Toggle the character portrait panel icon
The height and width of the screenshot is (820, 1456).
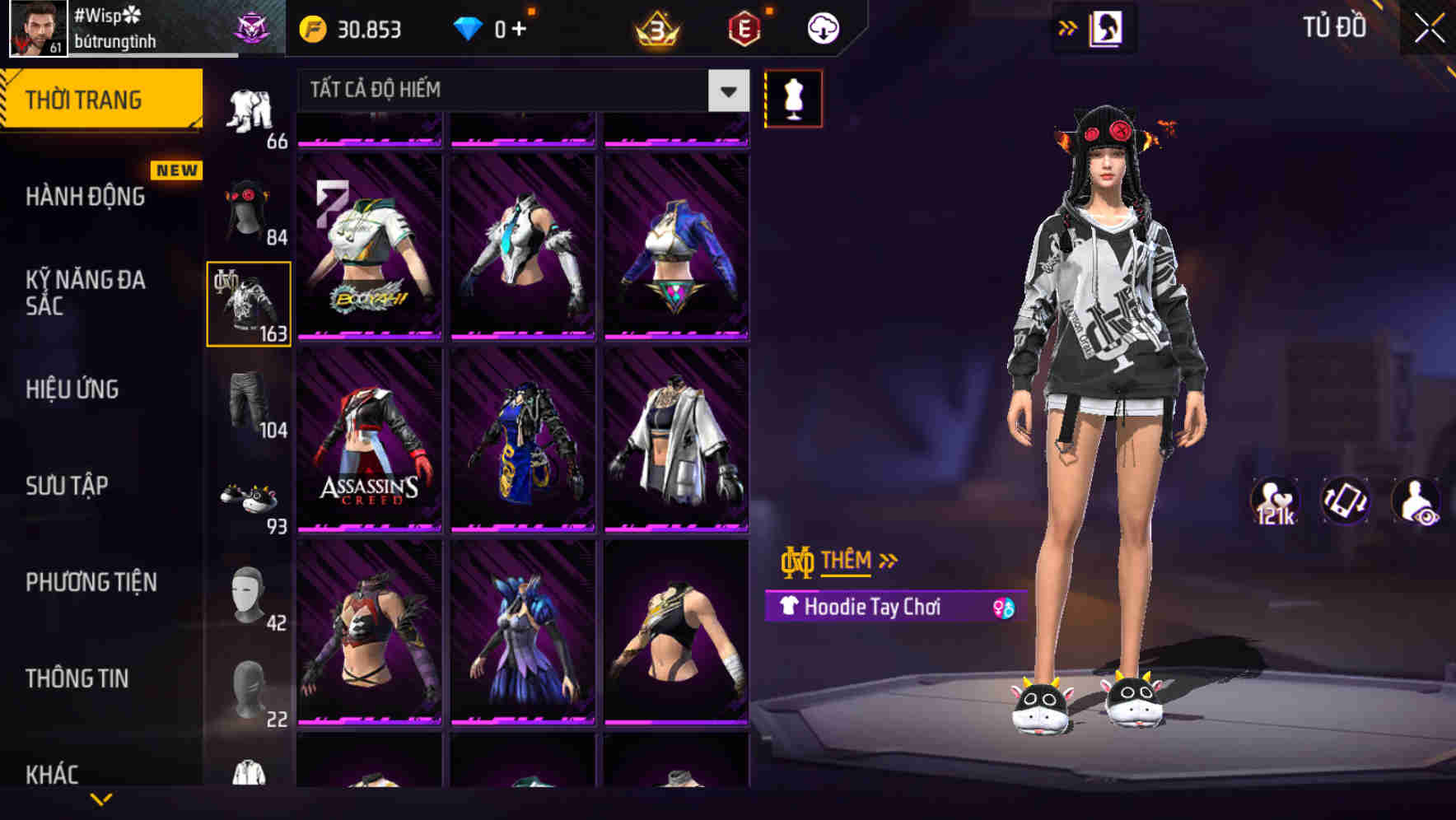coord(1108,27)
